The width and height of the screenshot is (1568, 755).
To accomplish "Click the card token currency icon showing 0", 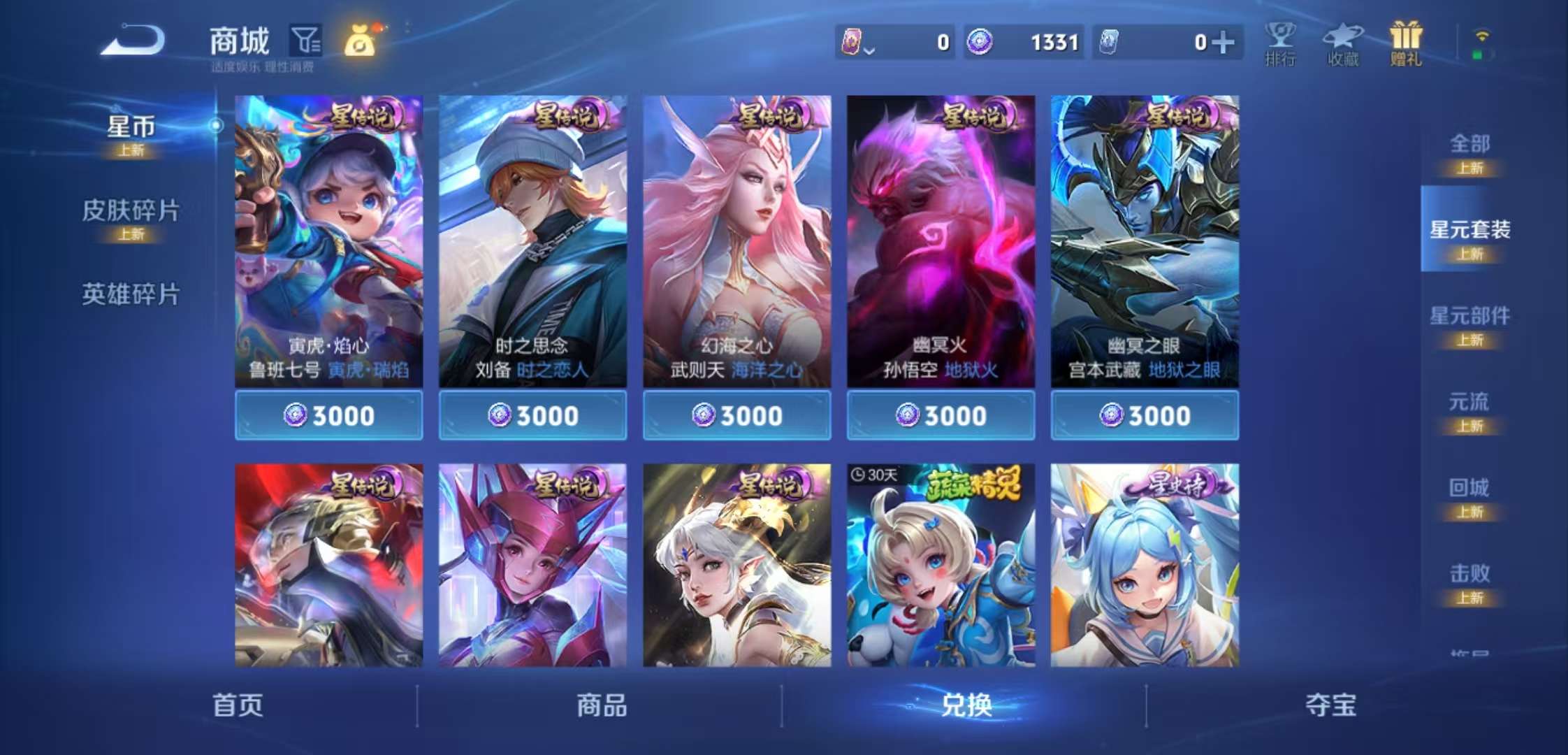I will tap(854, 42).
